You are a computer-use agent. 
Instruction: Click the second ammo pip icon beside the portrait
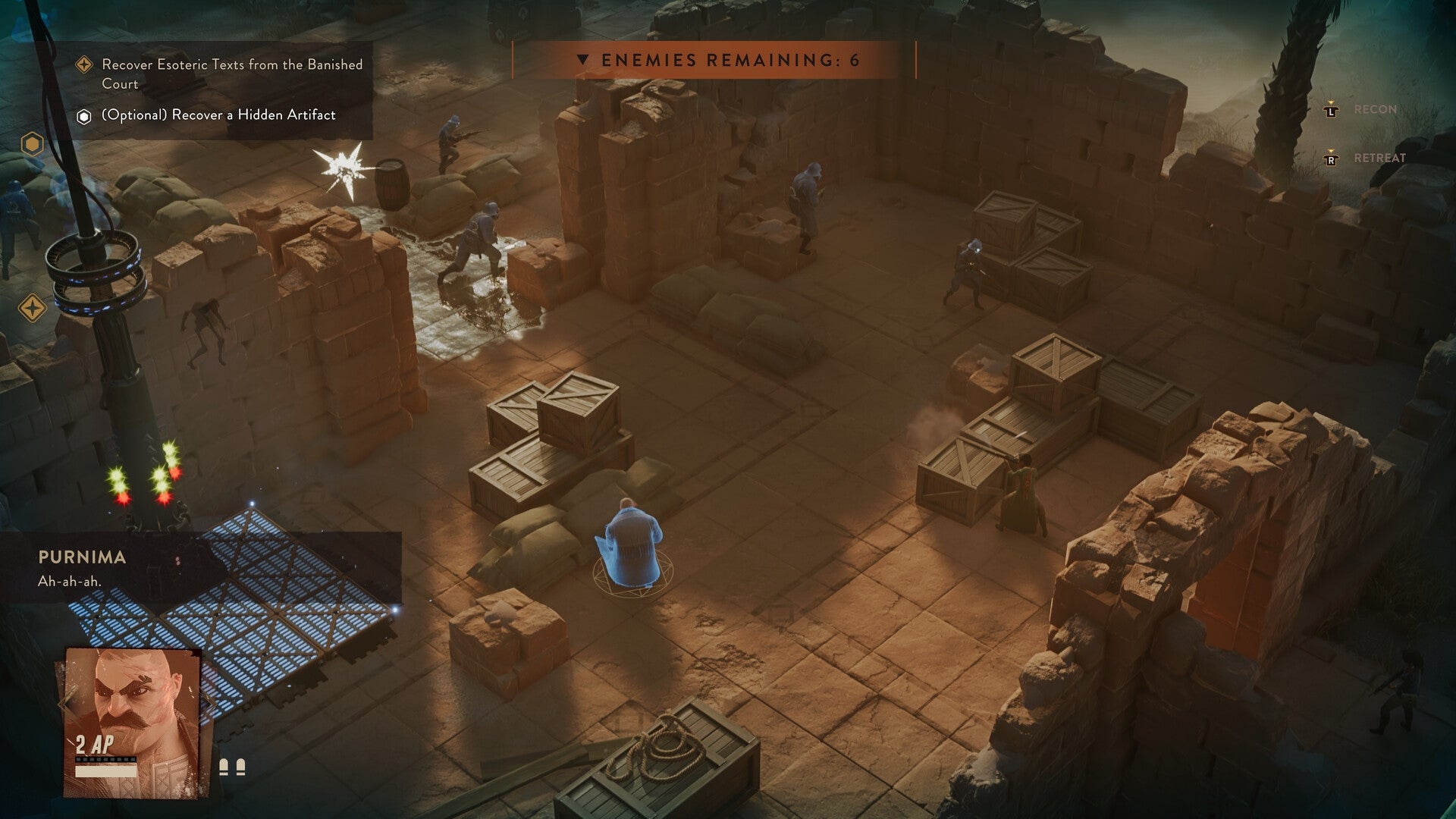point(241,767)
